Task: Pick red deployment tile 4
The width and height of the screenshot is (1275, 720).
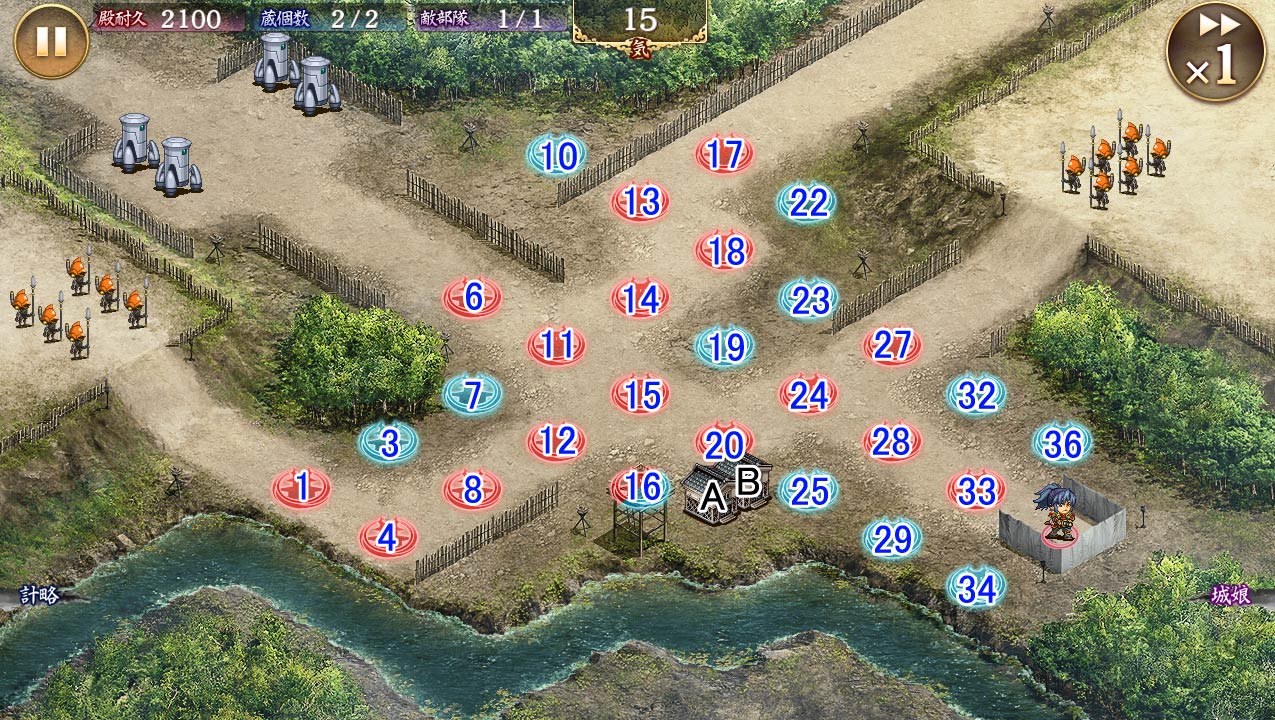Action: (x=388, y=538)
